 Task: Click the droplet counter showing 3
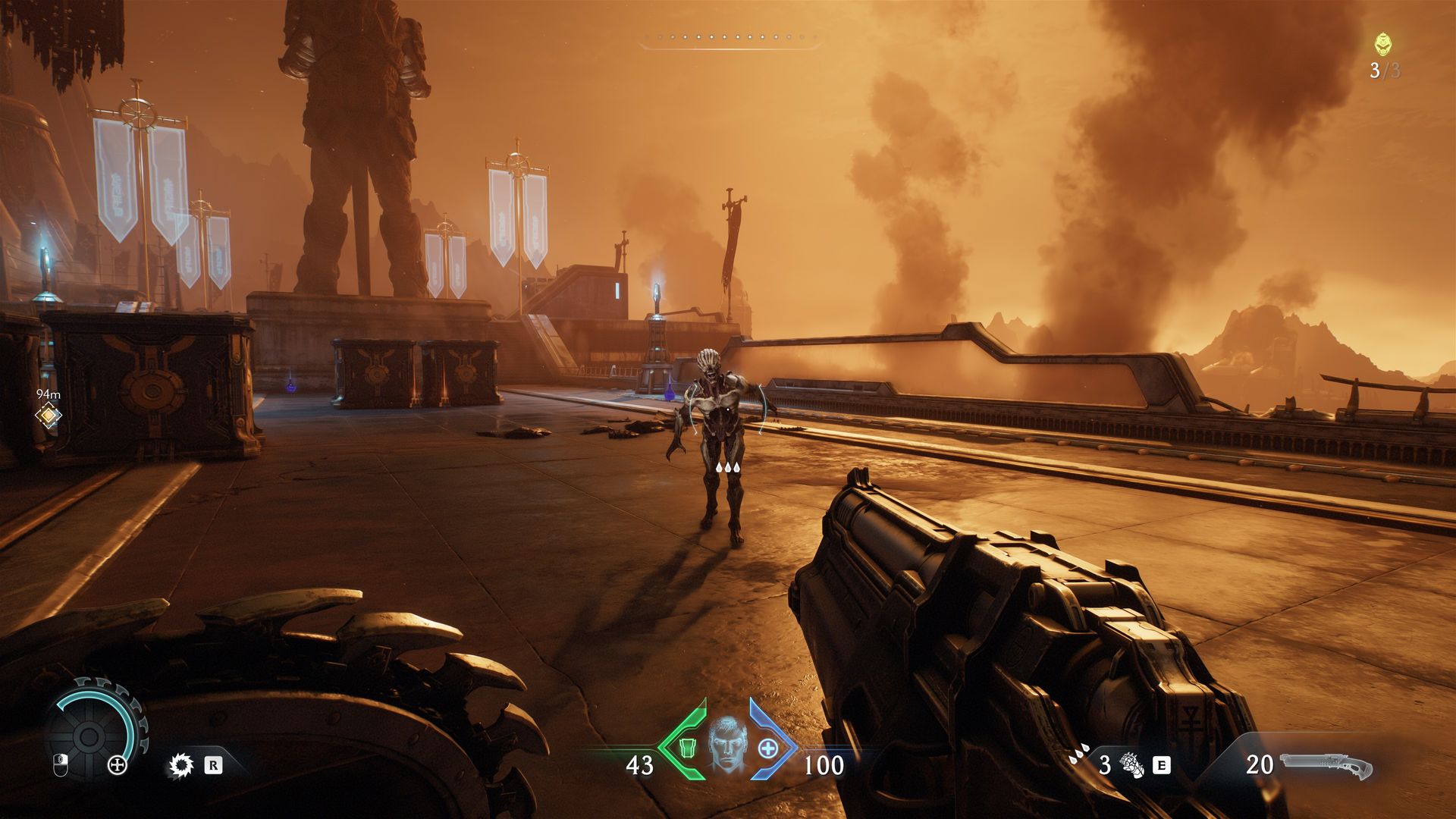pos(1105,764)
